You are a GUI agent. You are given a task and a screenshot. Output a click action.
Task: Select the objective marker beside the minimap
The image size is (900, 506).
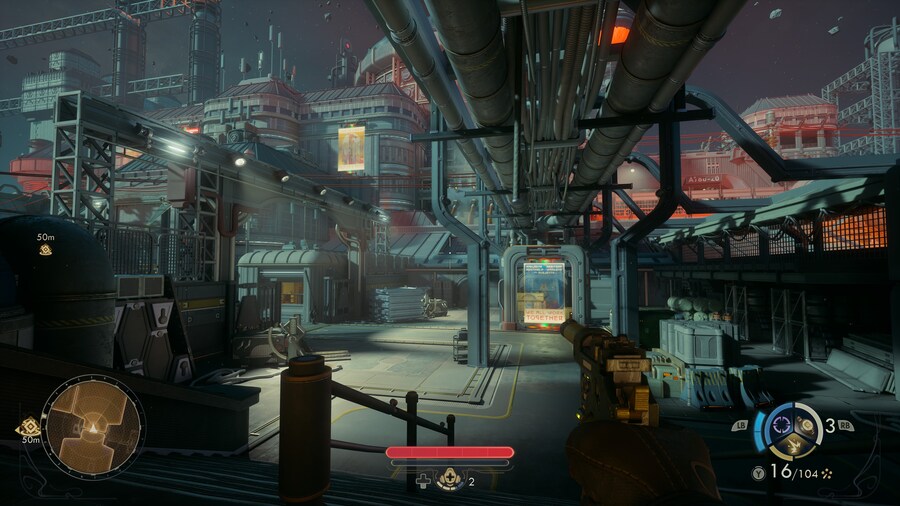click(x=28, y=428)
